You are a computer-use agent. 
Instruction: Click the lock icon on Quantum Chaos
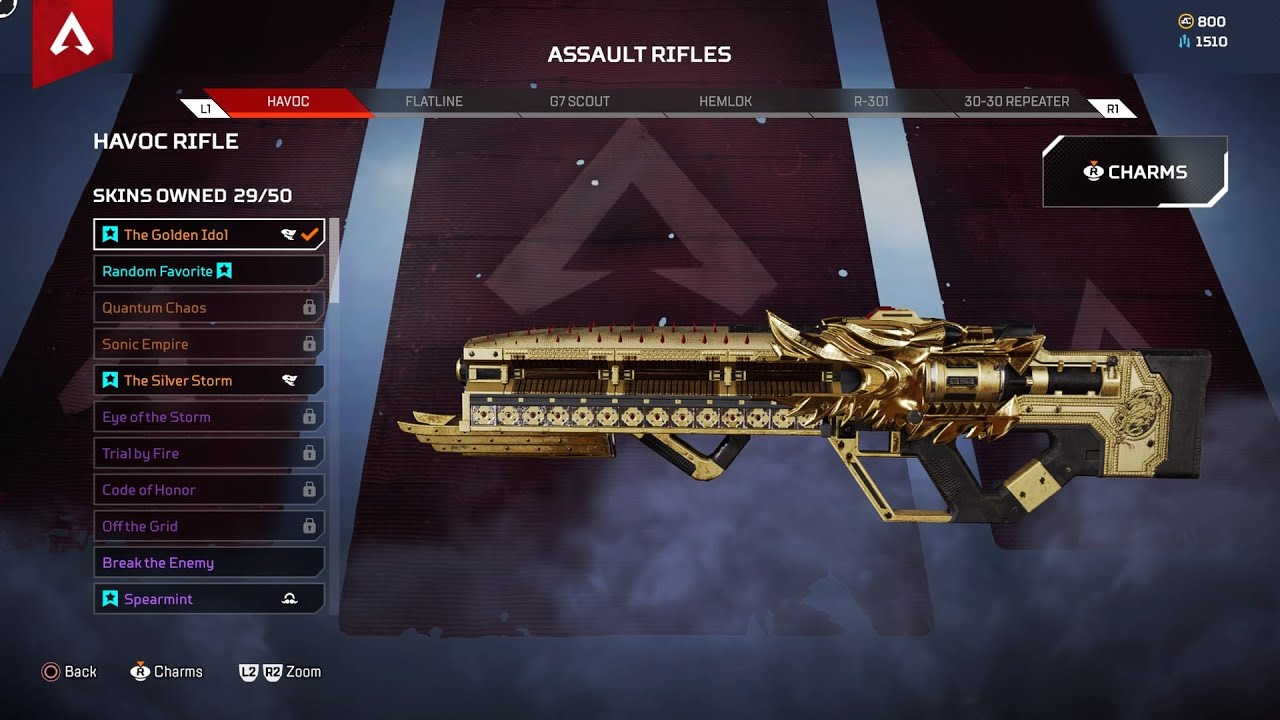tap(310, 307)
